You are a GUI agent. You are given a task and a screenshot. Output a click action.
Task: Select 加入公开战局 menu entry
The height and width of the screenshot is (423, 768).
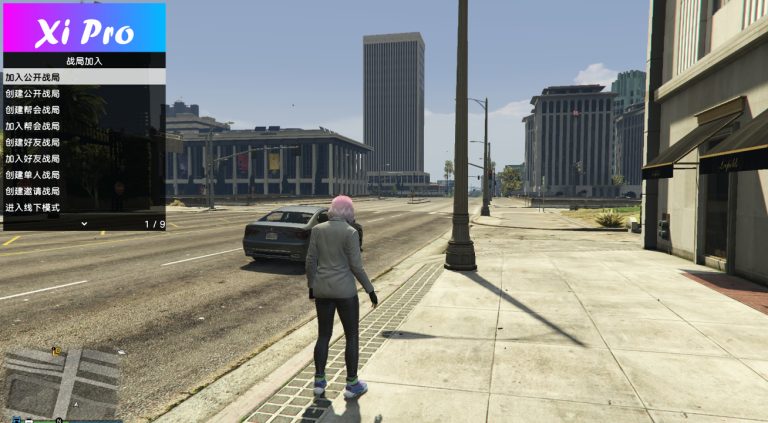83,77
